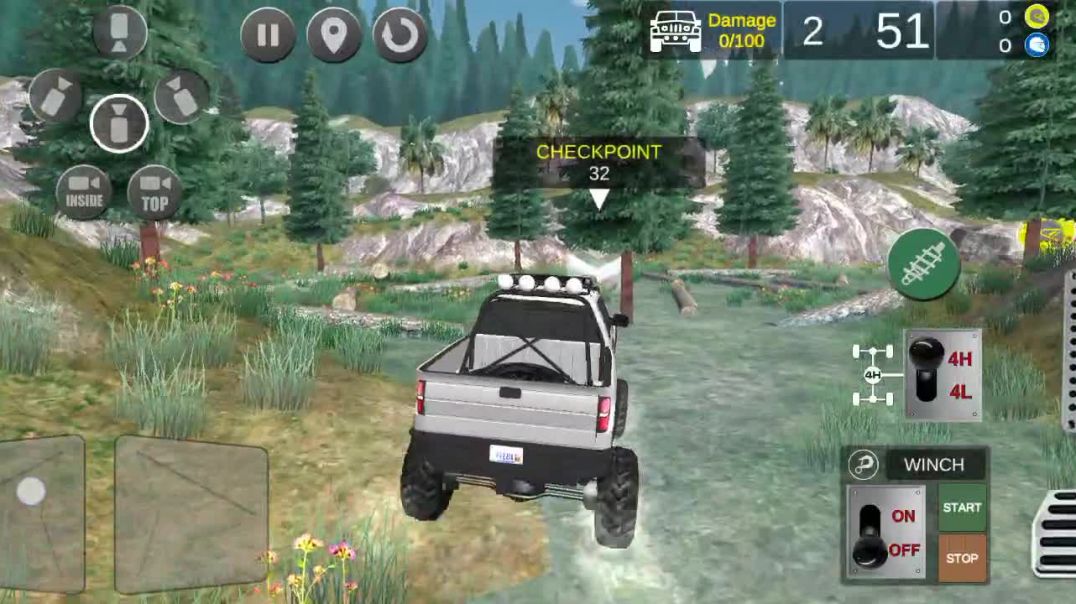
Task: Flip the winch ON/OFF switch
Action: [x=872, y=532]
